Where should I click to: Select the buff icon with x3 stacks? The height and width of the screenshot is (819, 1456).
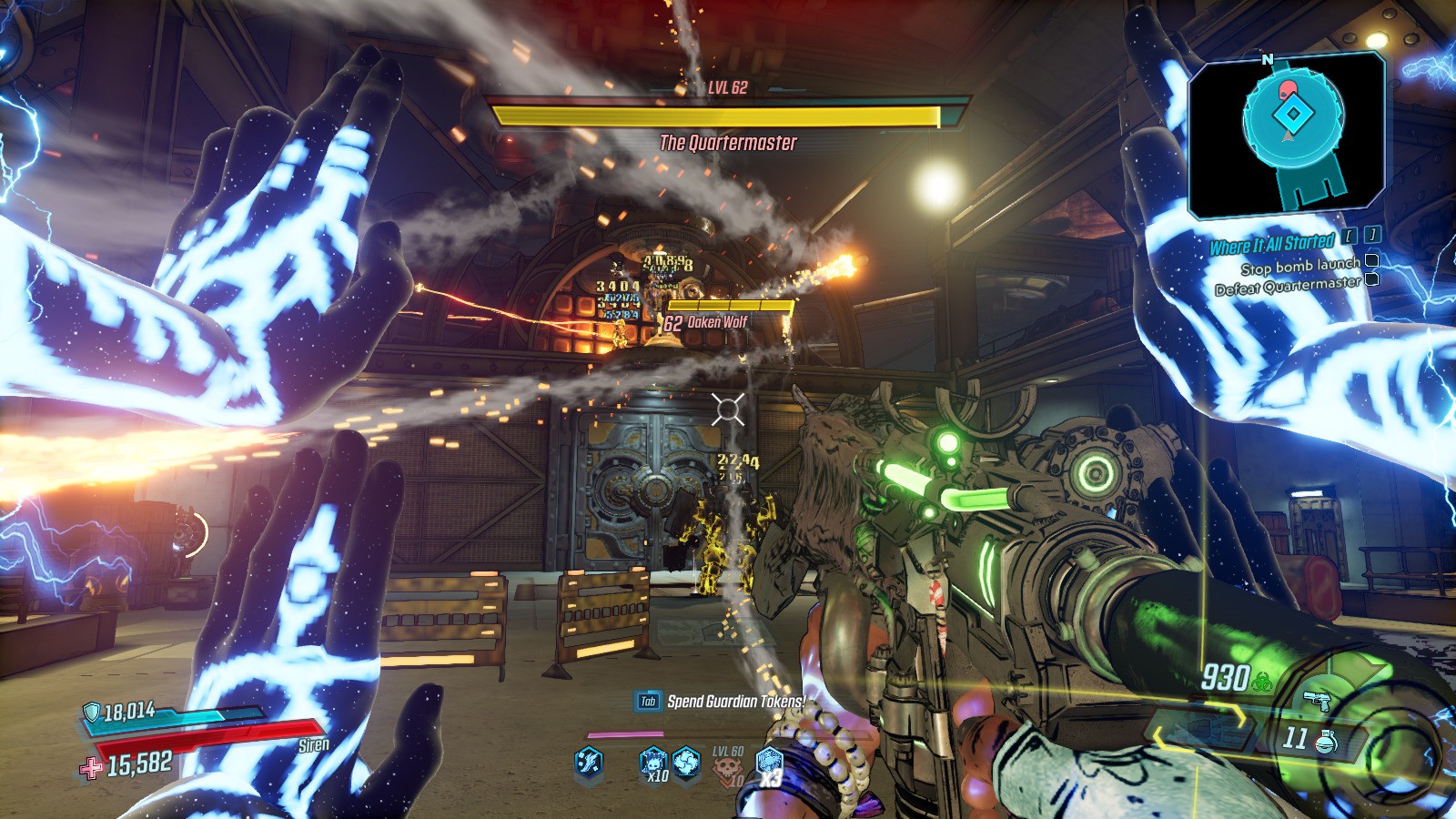point(769,763)
